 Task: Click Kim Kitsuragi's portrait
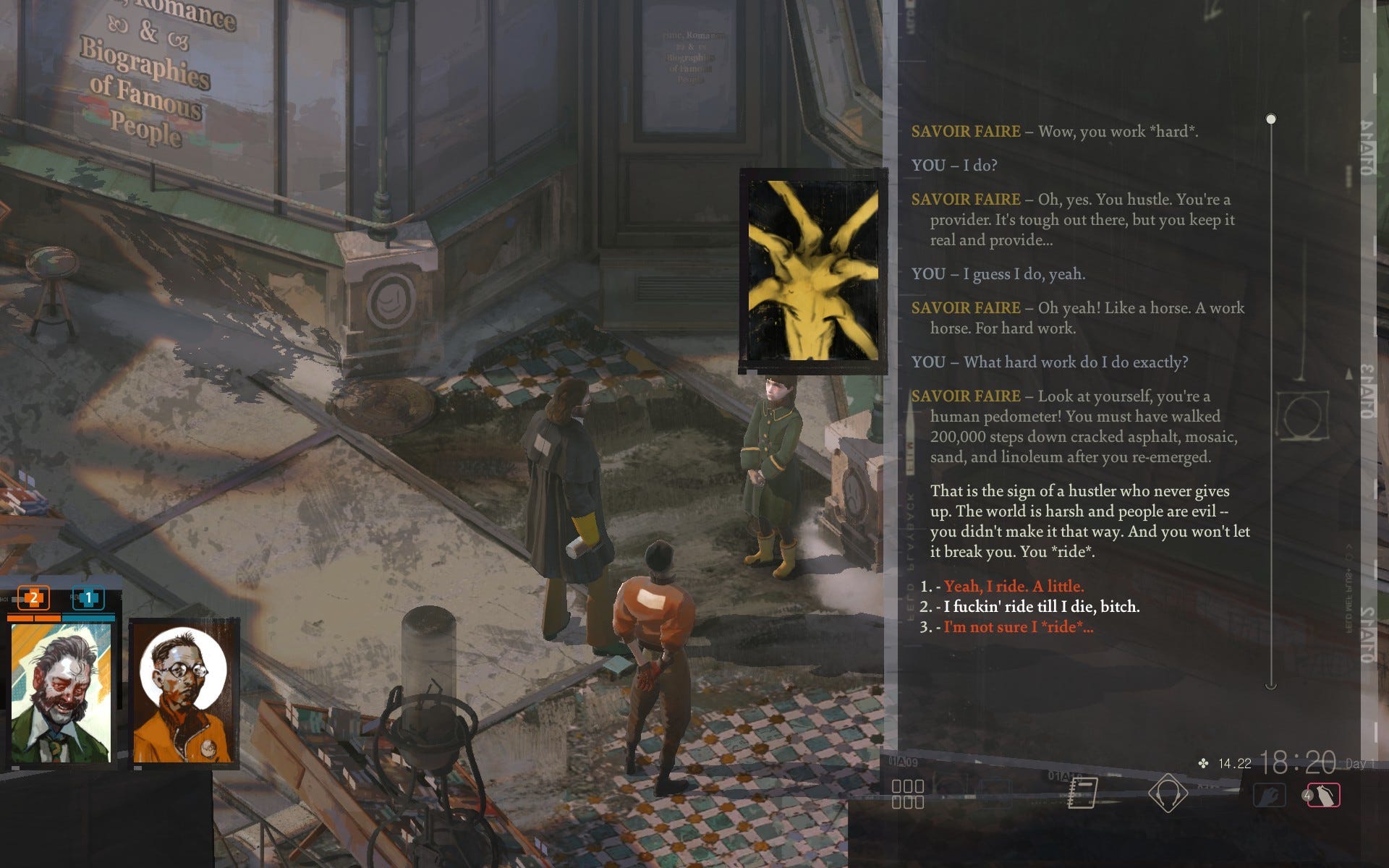tap(184, 693)
